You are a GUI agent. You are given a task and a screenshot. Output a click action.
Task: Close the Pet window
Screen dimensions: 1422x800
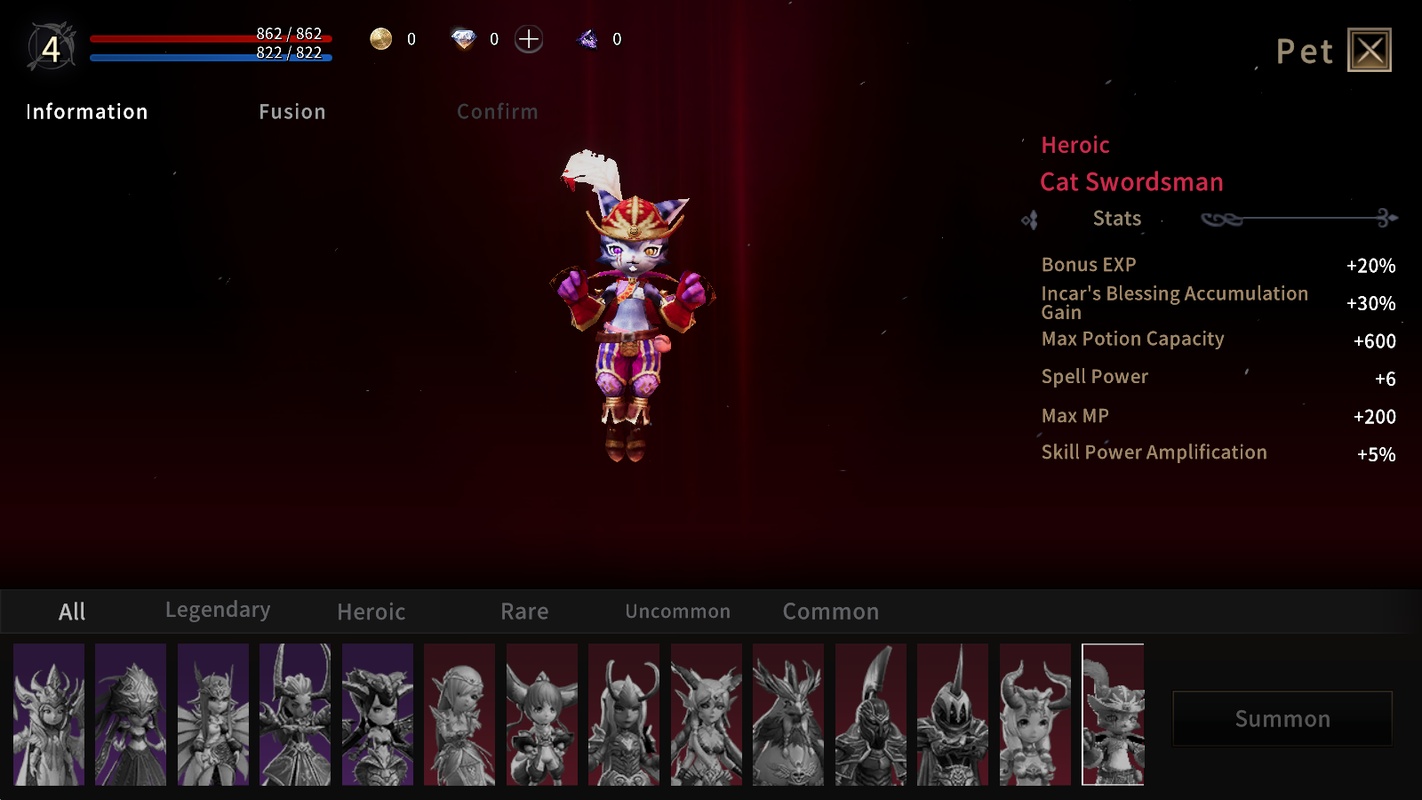click(1369, 50)
